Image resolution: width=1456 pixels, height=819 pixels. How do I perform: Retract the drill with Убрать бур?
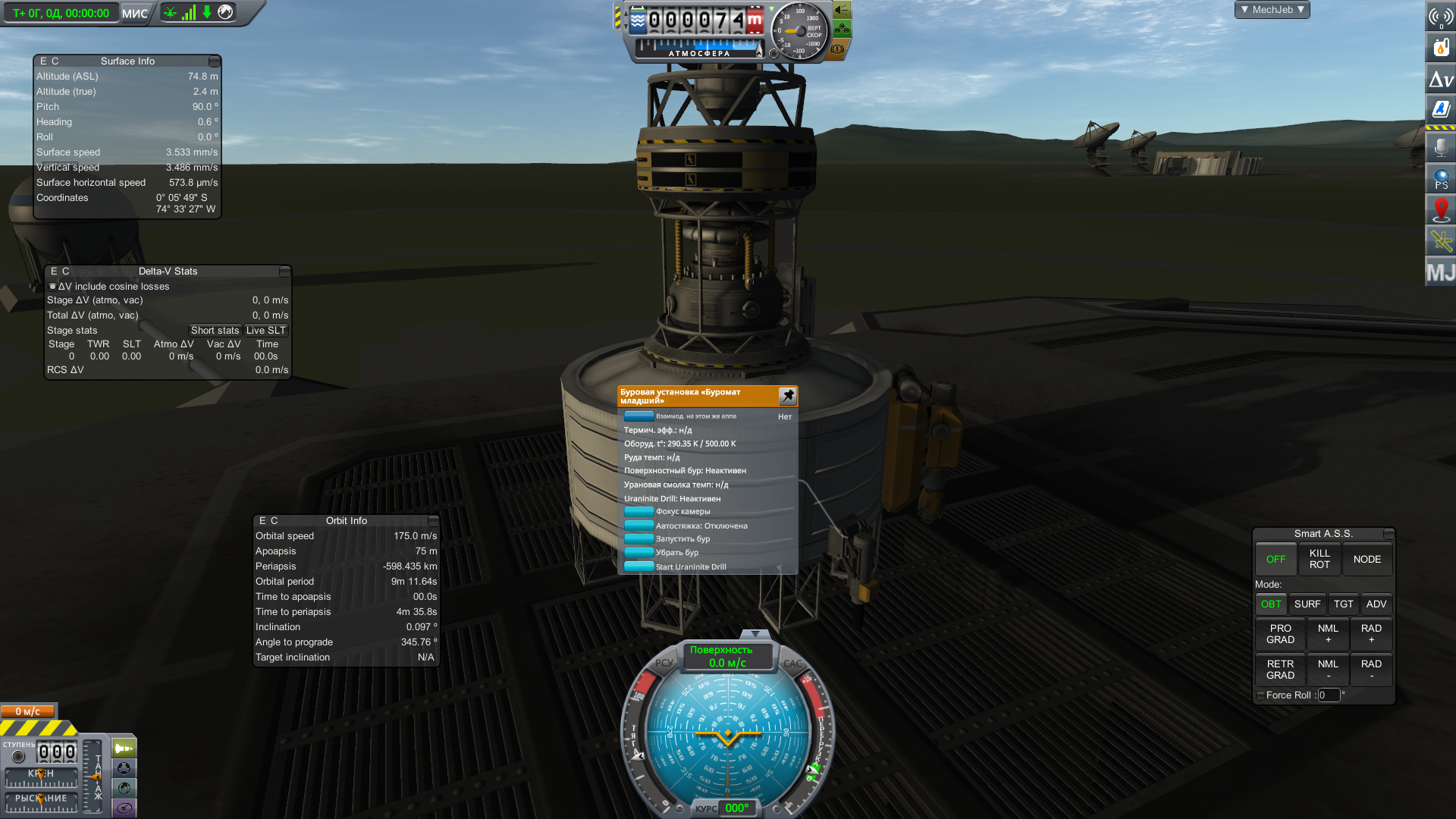pyautogui.click(x=639, y=553)
